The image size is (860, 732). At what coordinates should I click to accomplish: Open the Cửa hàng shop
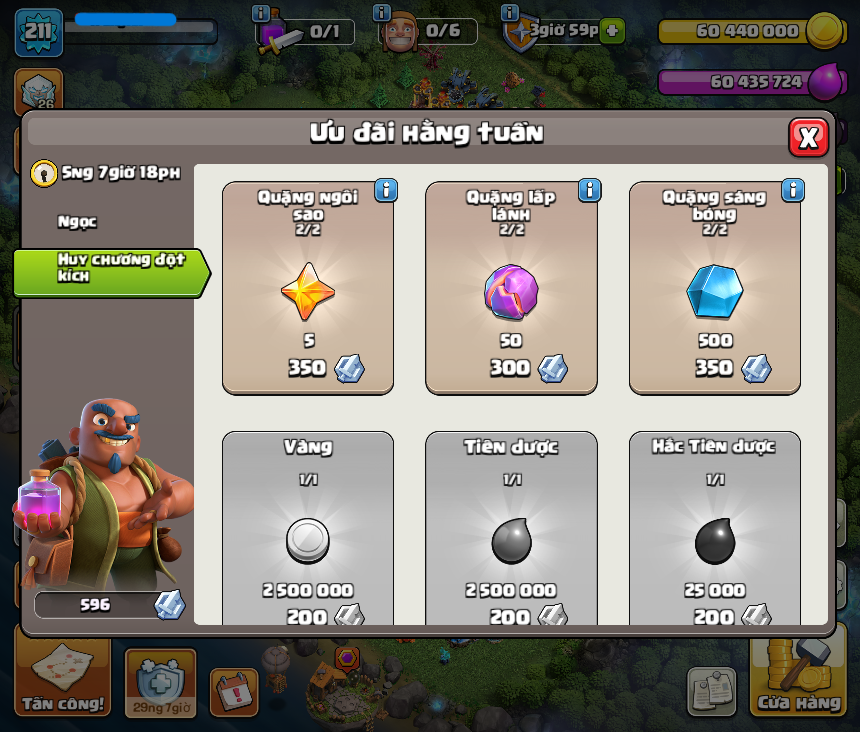coord(798,680)
